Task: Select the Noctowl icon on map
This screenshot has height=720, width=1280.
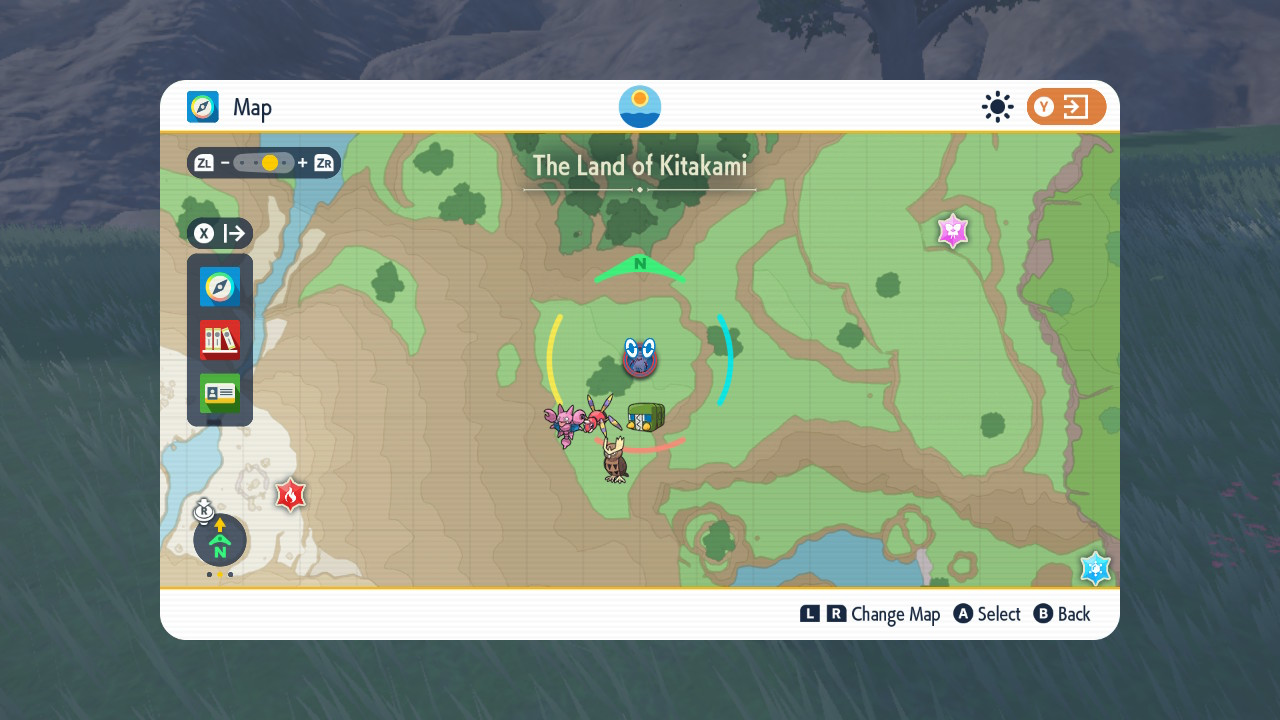Action: click(615, 461)
